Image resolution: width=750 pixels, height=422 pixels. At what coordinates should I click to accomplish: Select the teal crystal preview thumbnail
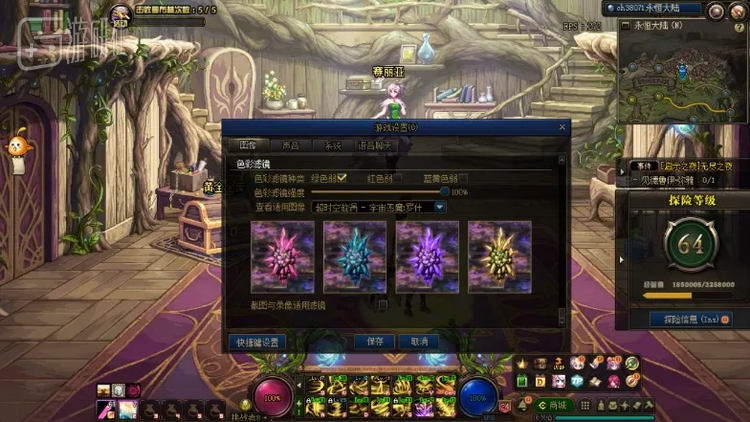(x=355, y=257)
